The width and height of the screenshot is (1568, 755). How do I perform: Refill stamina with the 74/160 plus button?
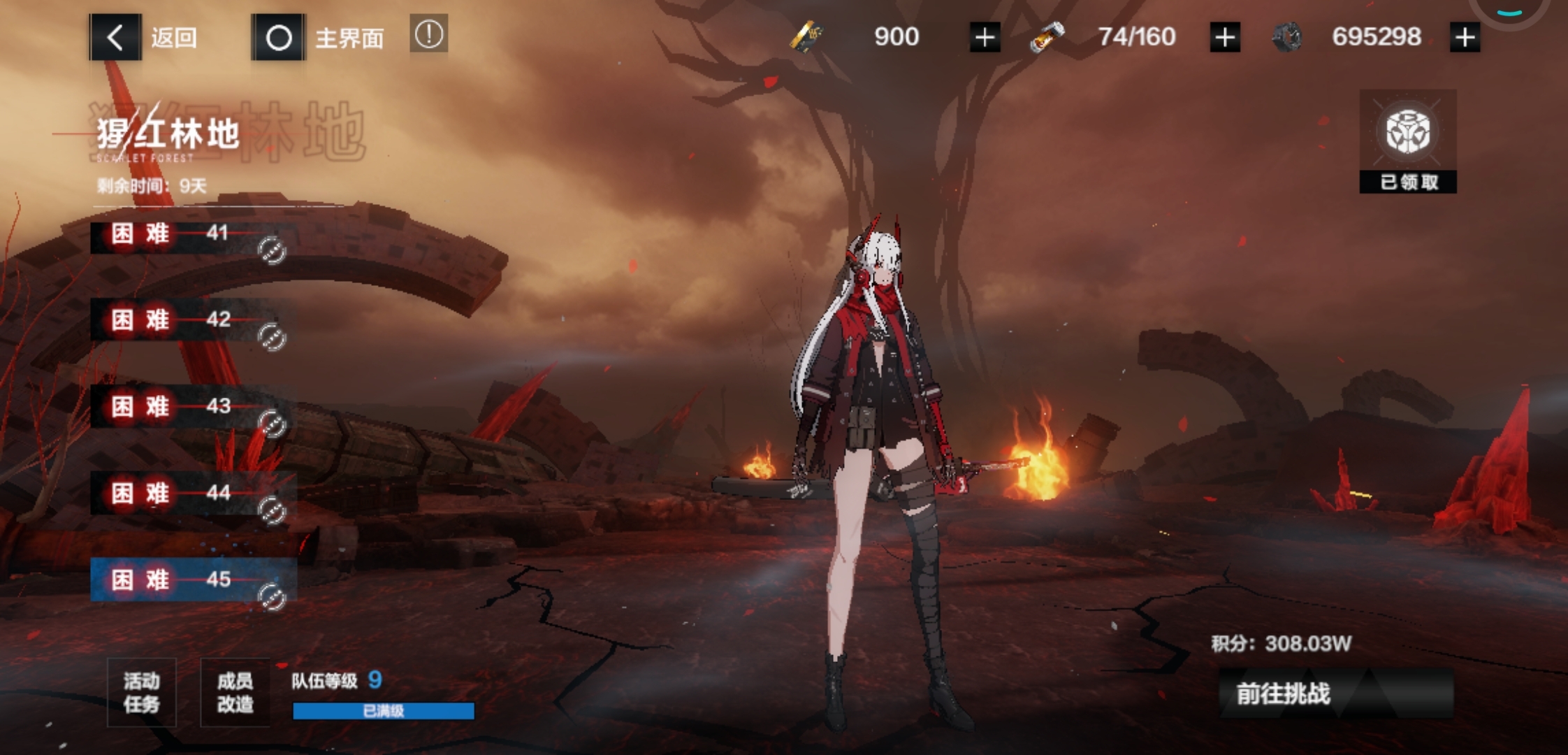point(1225,37)
